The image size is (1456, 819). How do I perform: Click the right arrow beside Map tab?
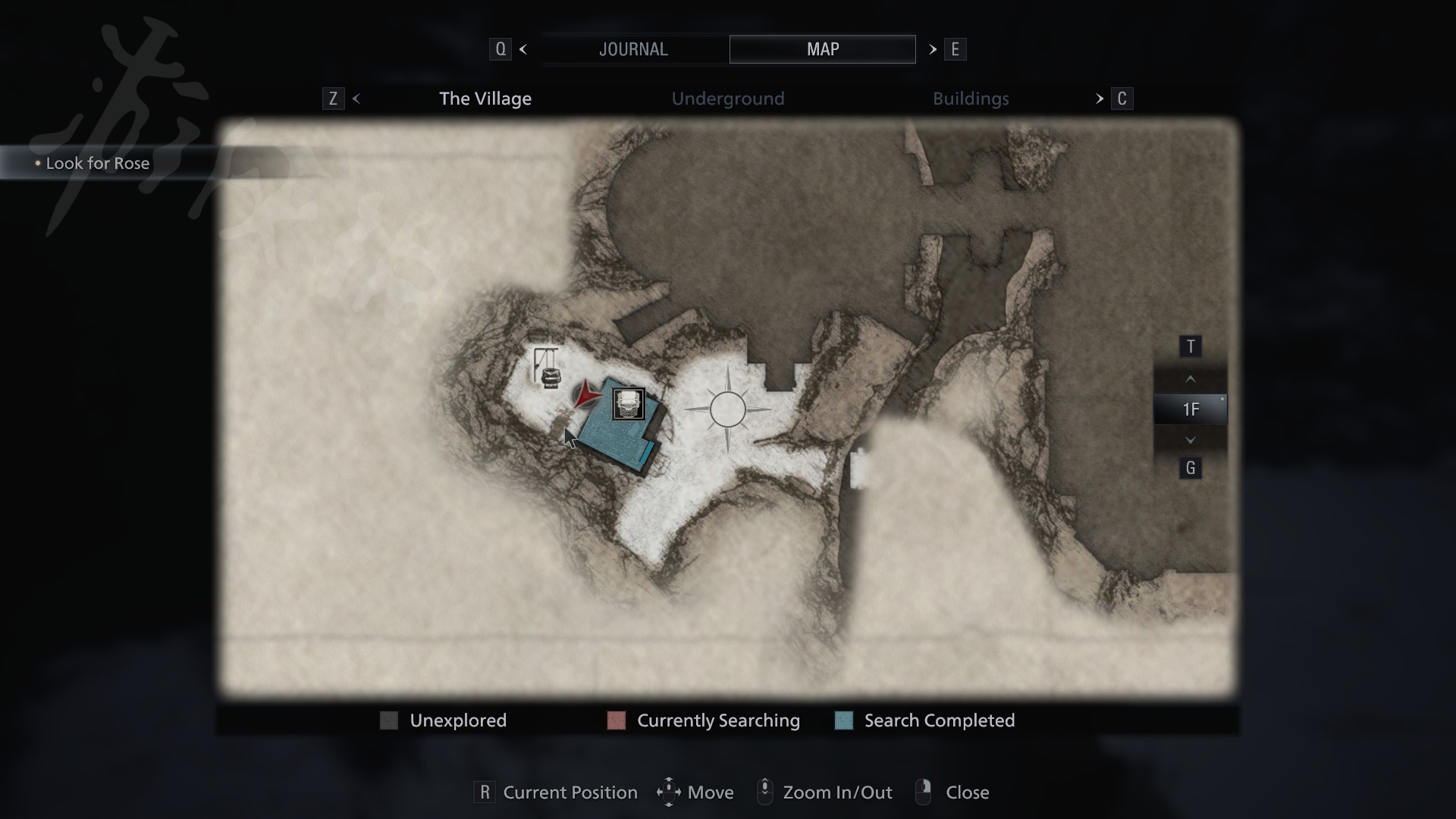933,49
